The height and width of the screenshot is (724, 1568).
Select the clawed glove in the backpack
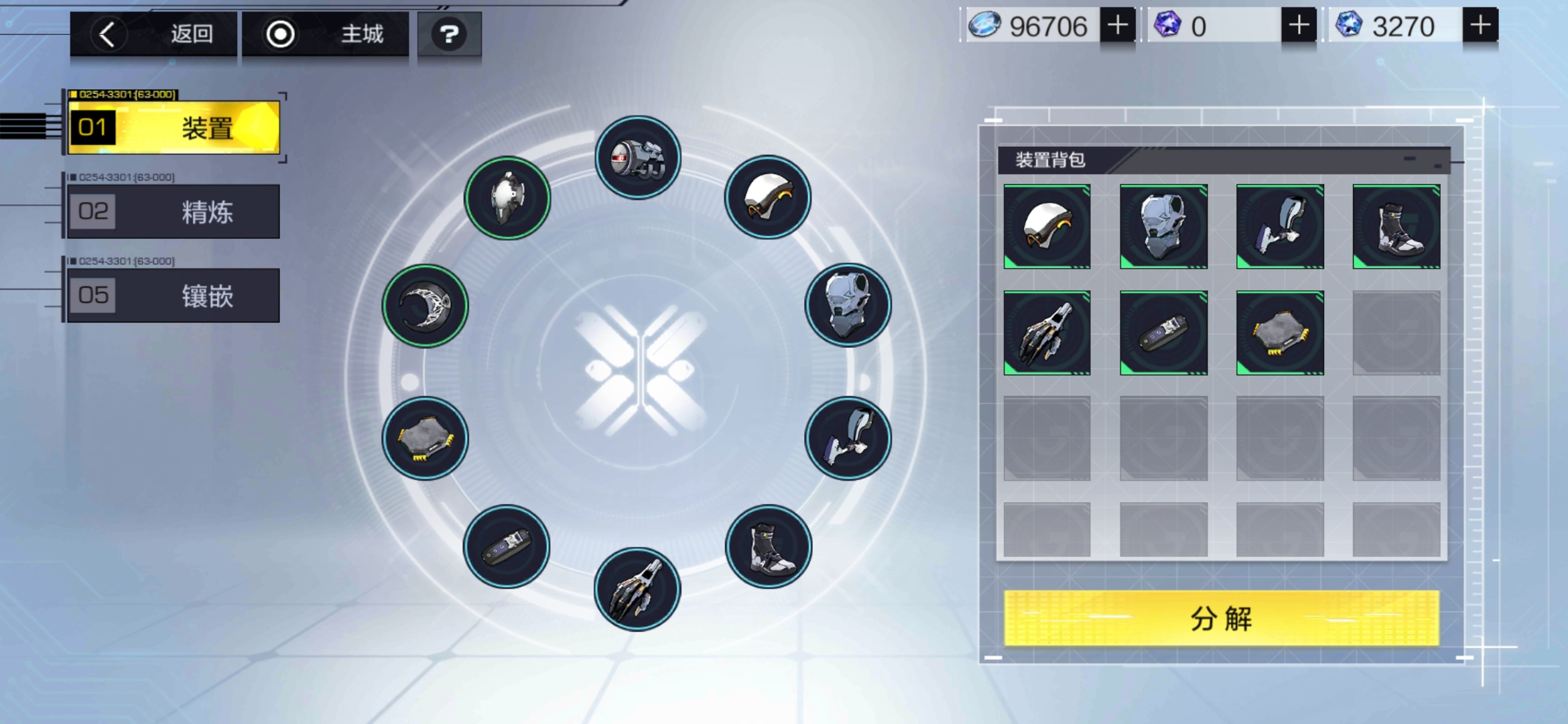point(1047,333)
